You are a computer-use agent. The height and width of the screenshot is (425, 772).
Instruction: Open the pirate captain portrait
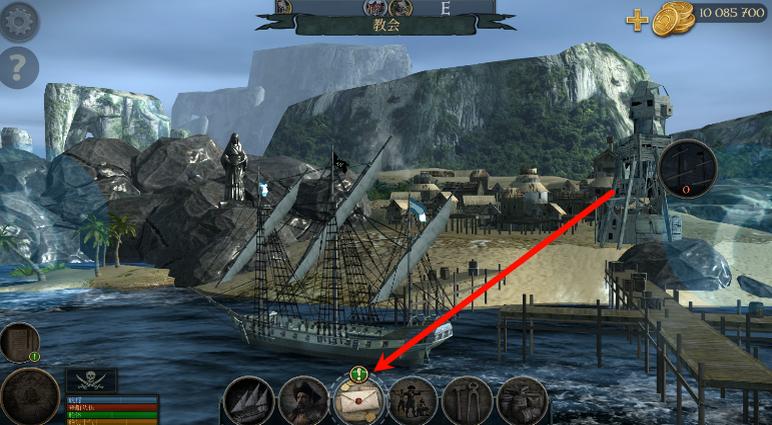pos(304,402)
